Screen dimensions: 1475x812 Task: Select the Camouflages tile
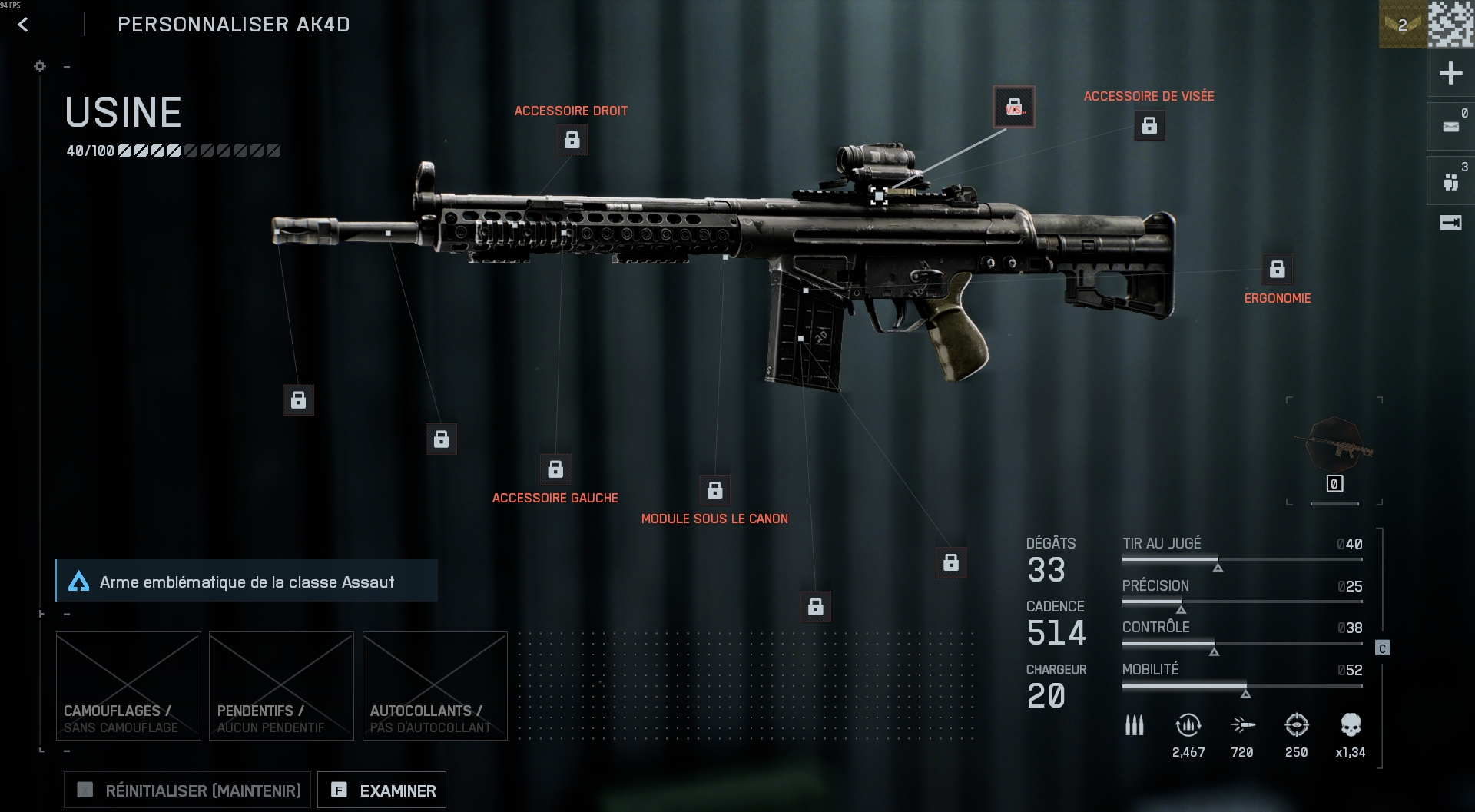(x=128, y=686)
